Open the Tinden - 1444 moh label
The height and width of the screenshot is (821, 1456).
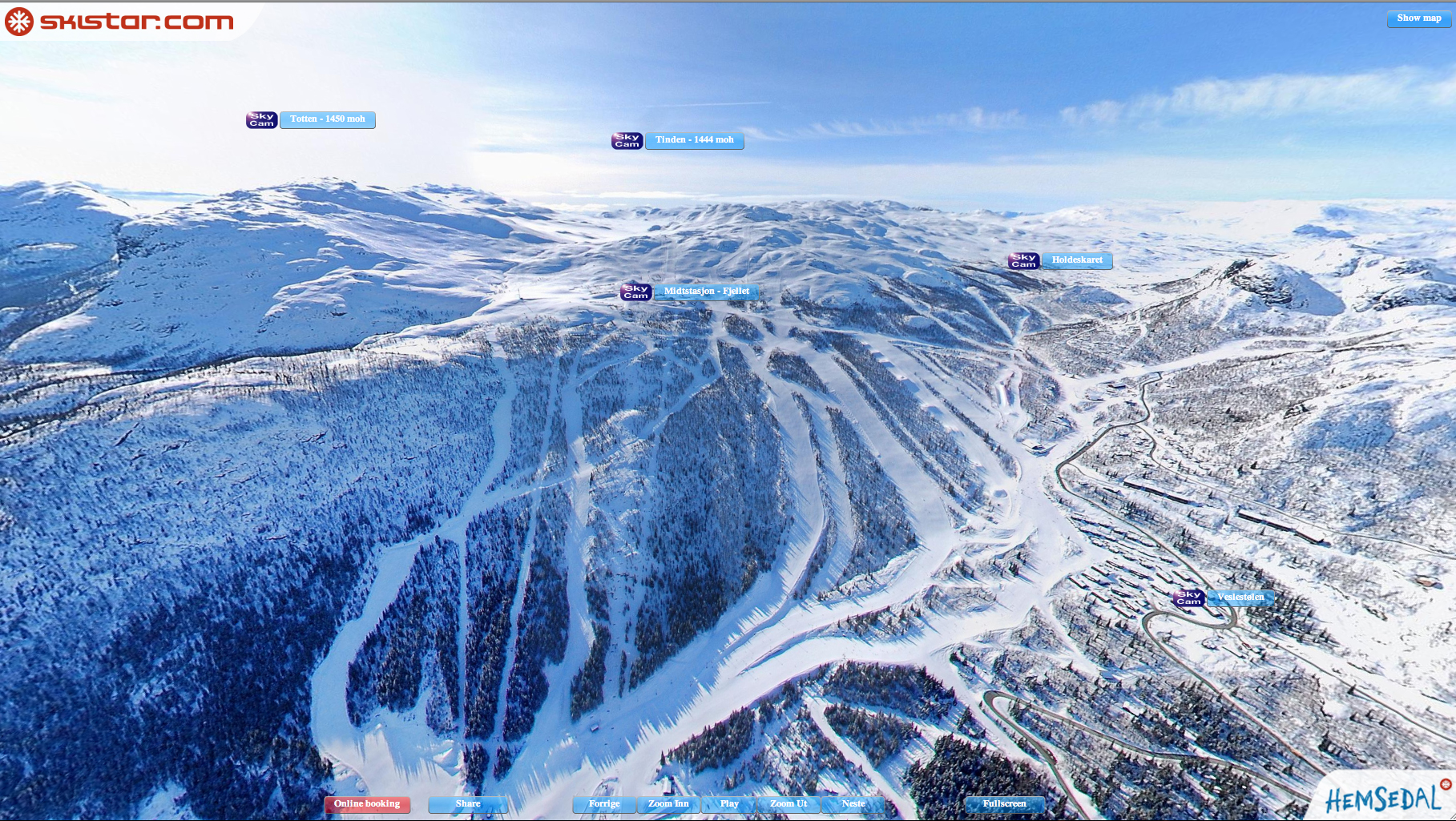695,140
